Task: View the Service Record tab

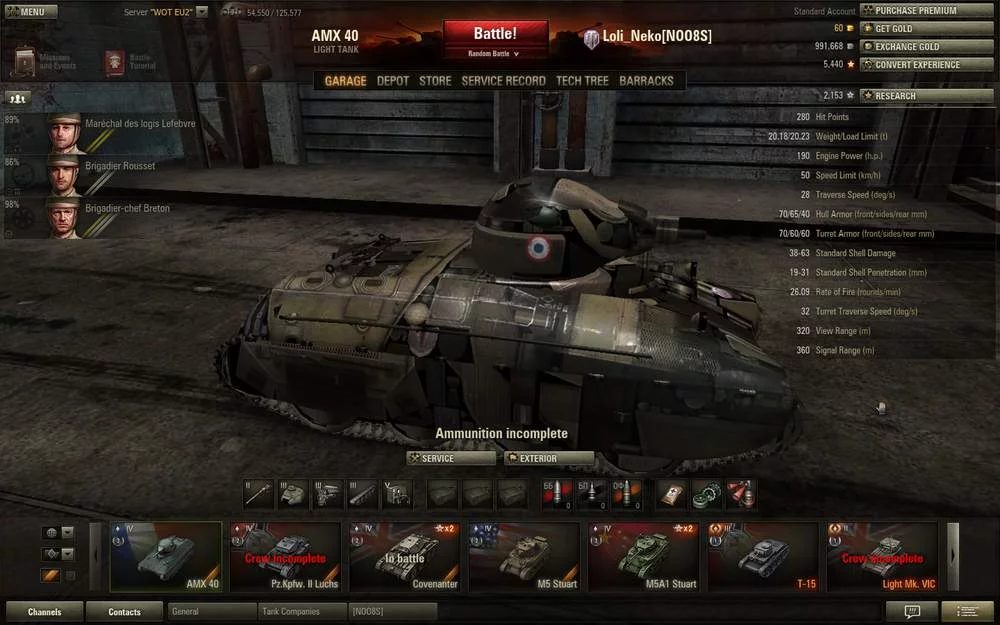Action: click(503, 81)
